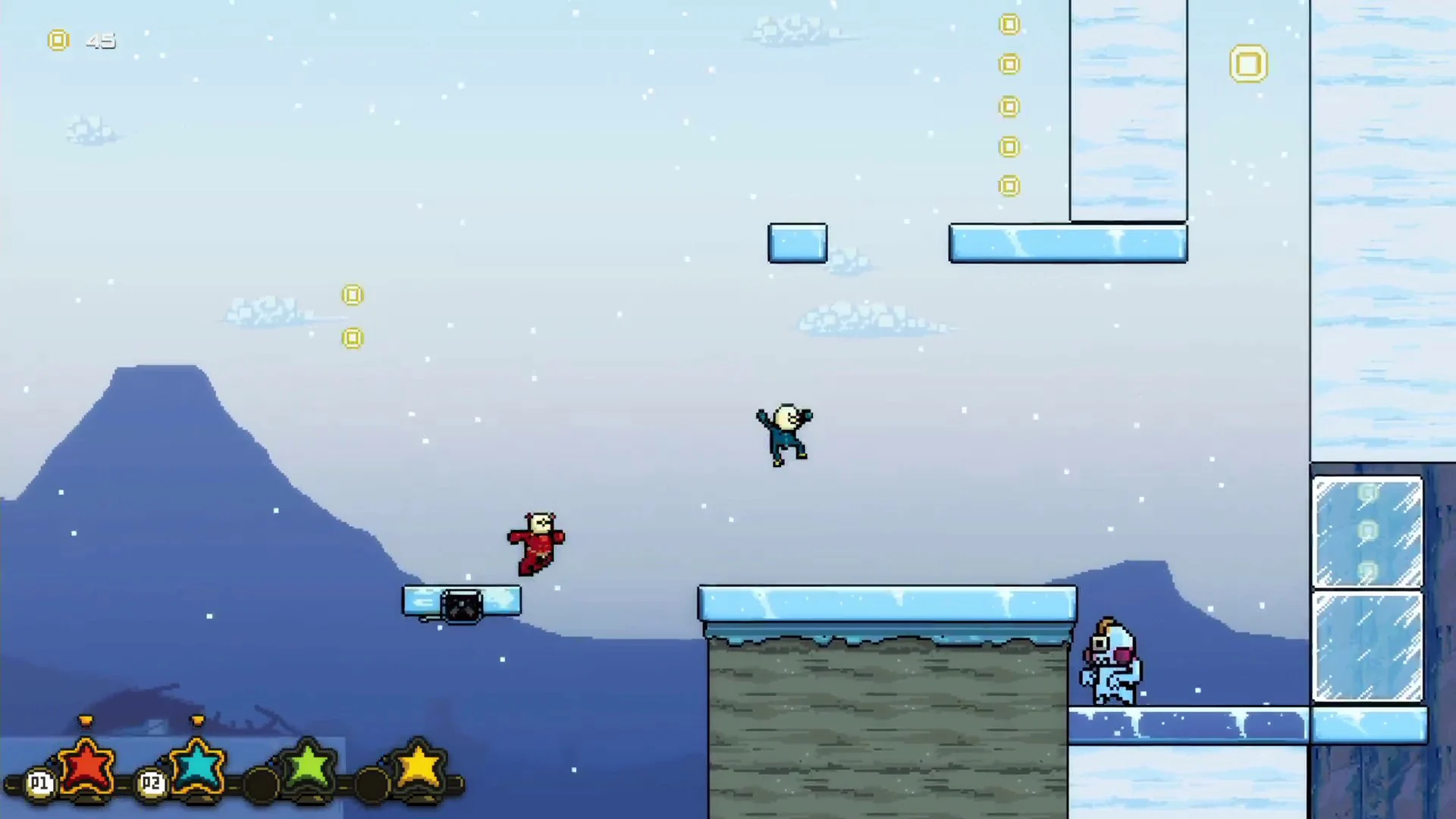Select the lower floating coin near the mountain
This screenshot has height=819, width=1456.
coord(352,338)
